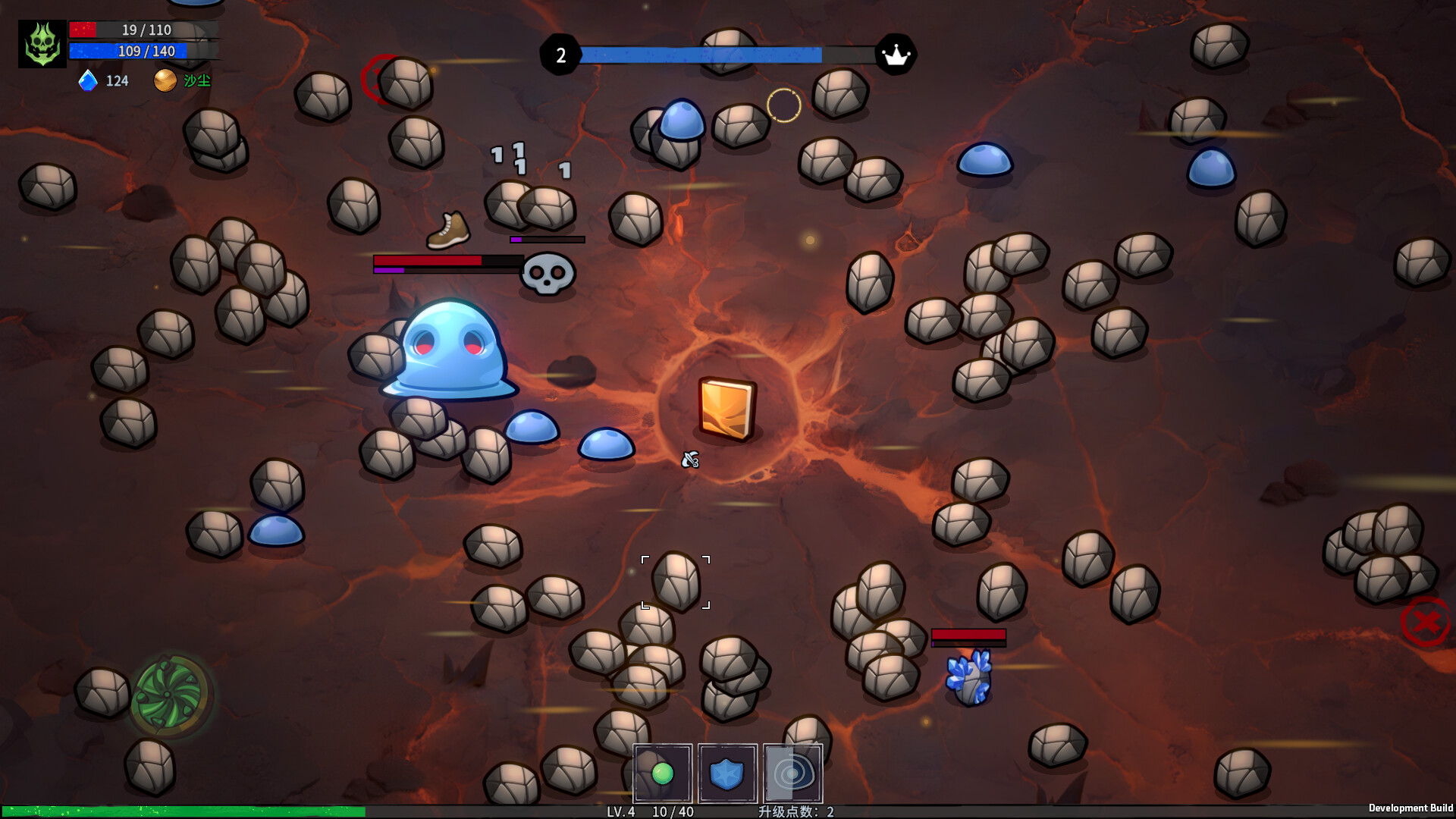Click the spiral skill on cooldown
1456x819 pixels.
pos(793,773)
